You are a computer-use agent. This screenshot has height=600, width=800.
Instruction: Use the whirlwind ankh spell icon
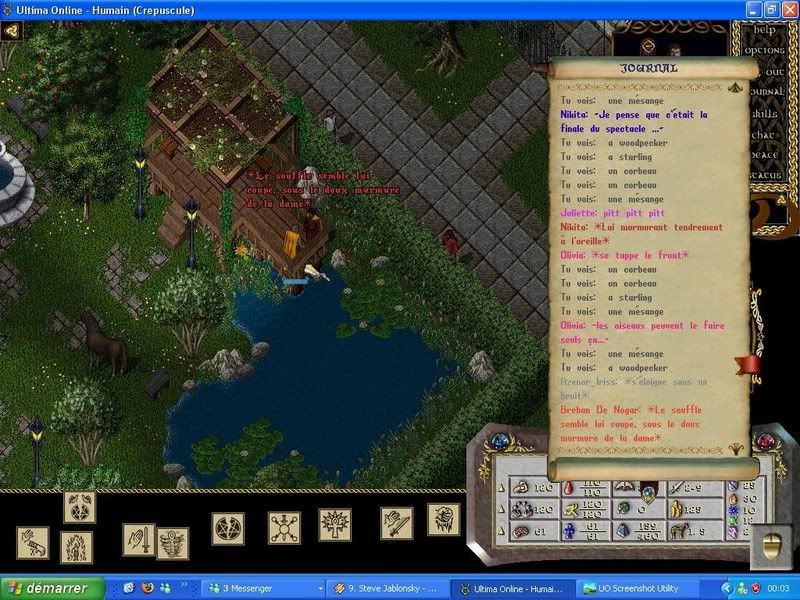tap(172, 544)
